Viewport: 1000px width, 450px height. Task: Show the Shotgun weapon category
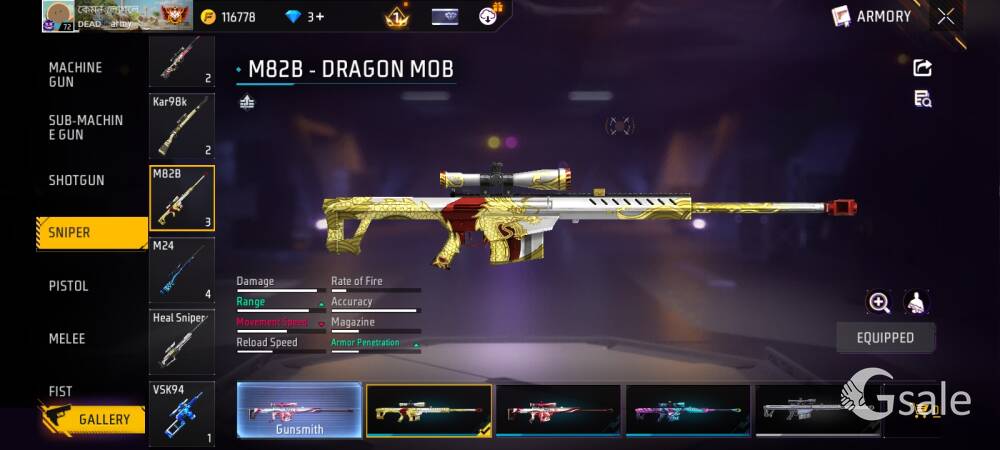77,180
